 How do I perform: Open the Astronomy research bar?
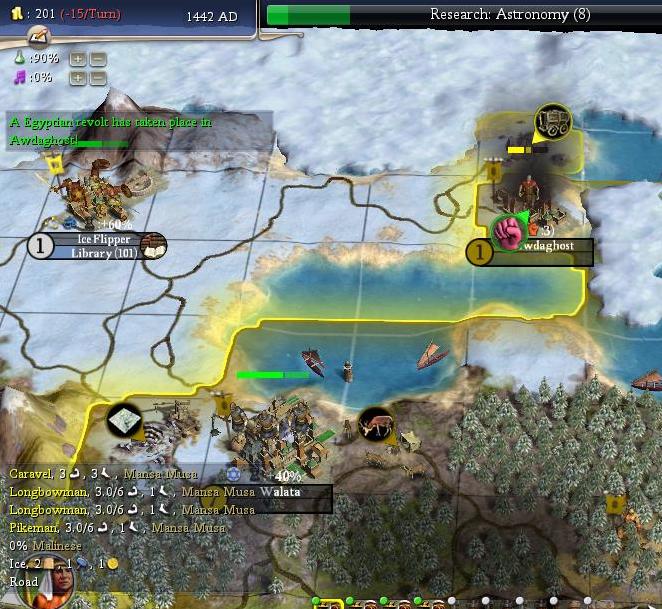pos(462,14)
